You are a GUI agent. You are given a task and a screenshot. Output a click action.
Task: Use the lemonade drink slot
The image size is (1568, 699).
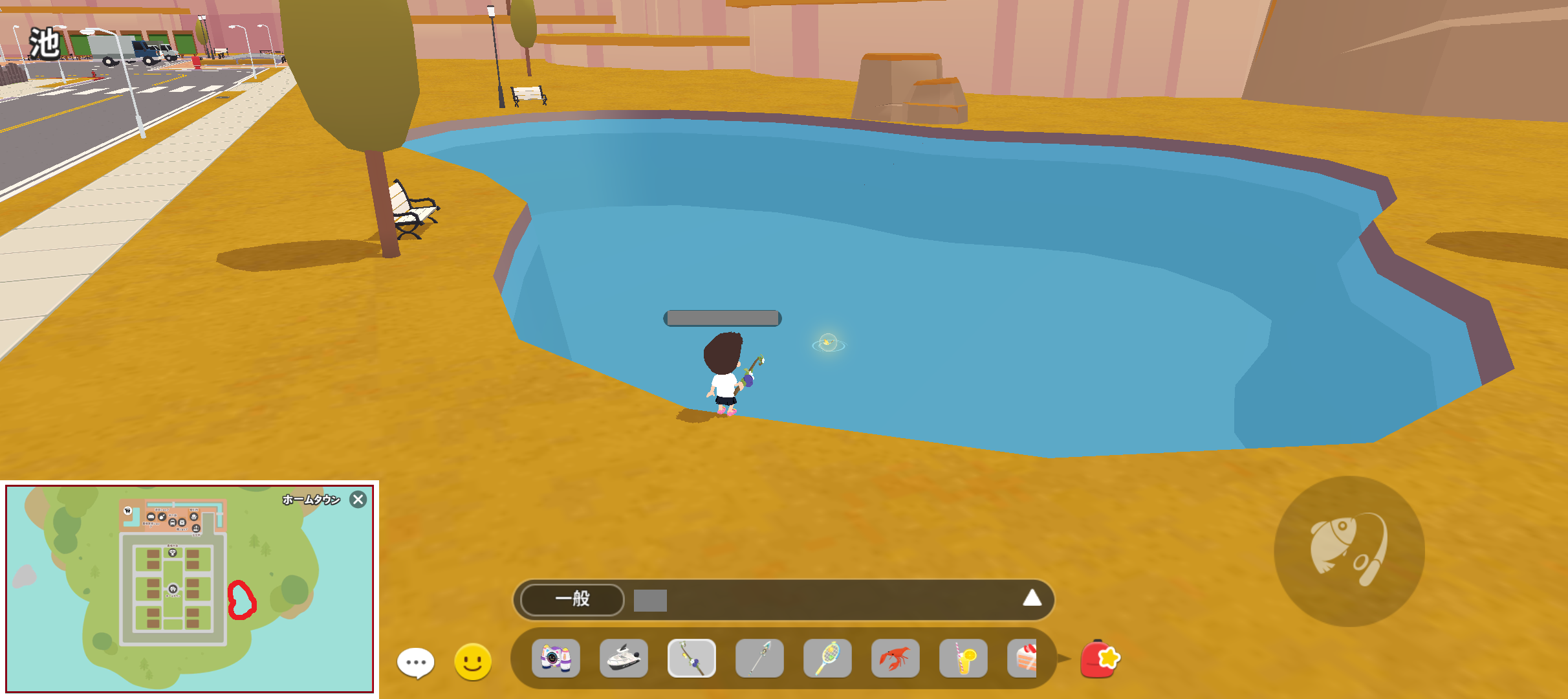[x=963, y=658]
